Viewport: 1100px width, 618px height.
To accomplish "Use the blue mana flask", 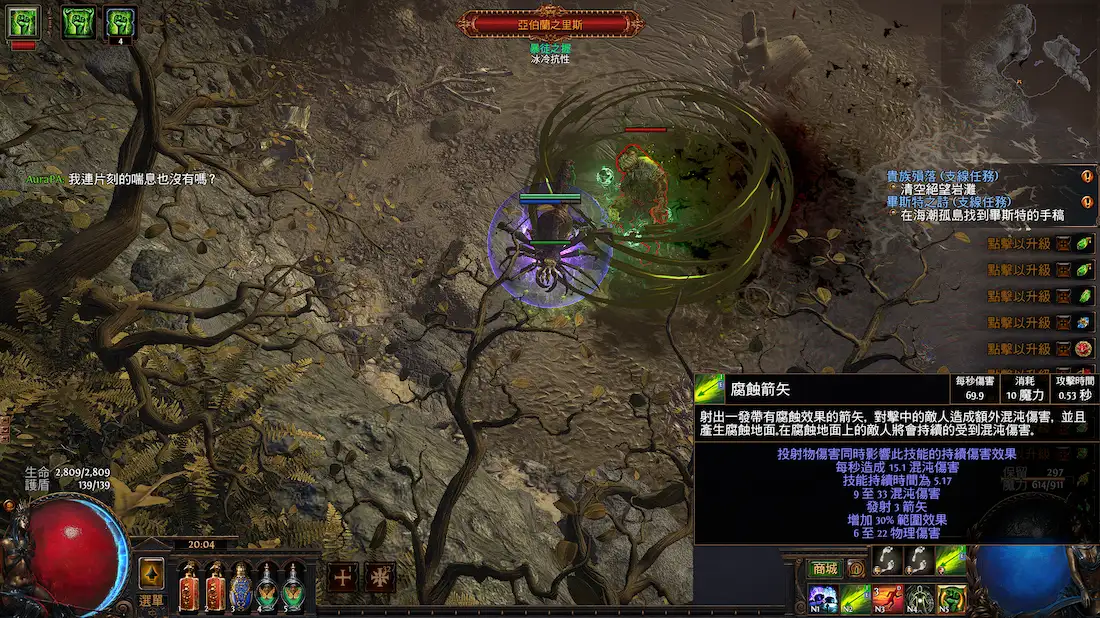I will (241, 587).
